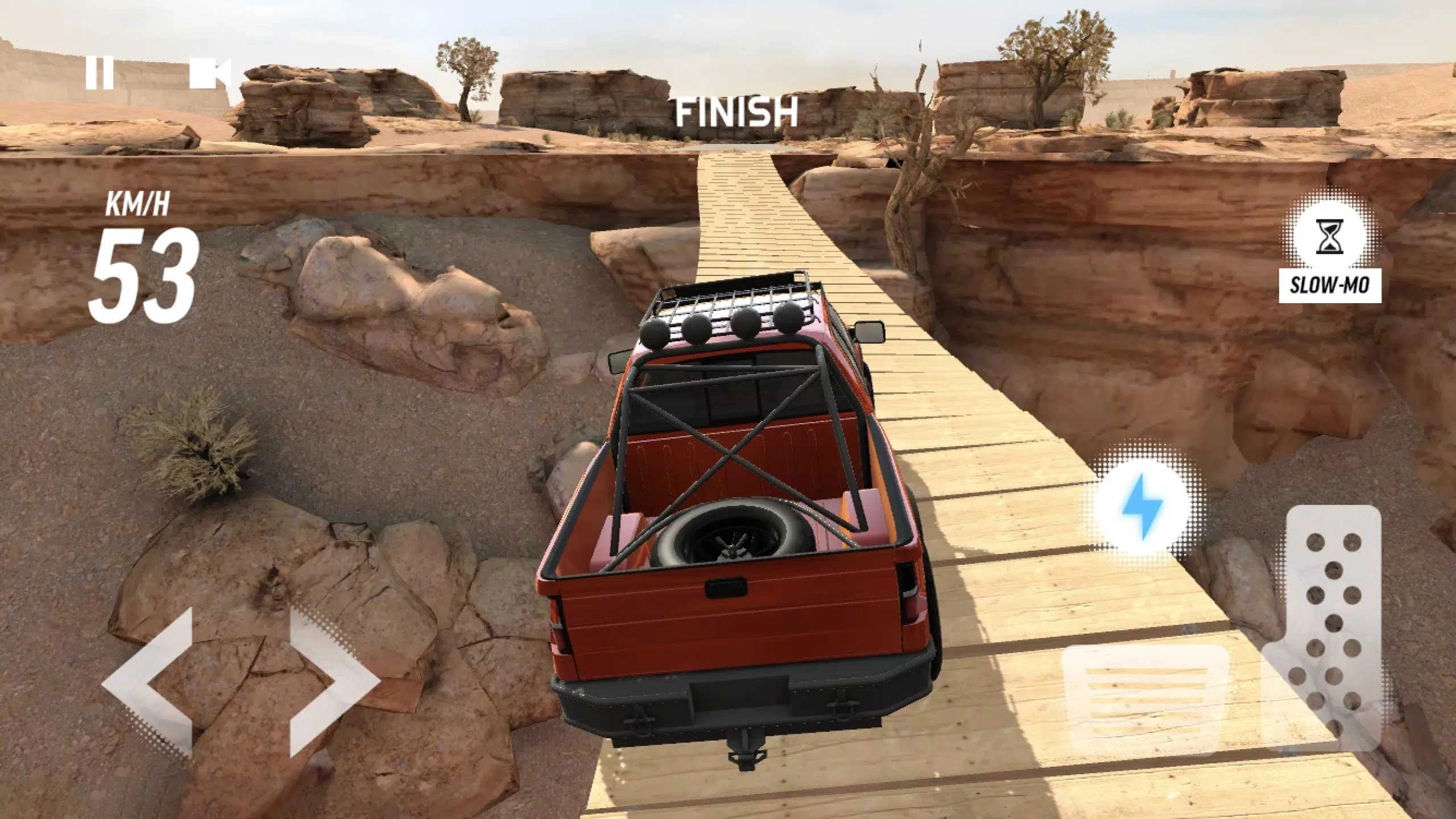Activate the Slow-Mo hourglass button
This screenshot has width=1456, height=819.
coord(1330,239)
